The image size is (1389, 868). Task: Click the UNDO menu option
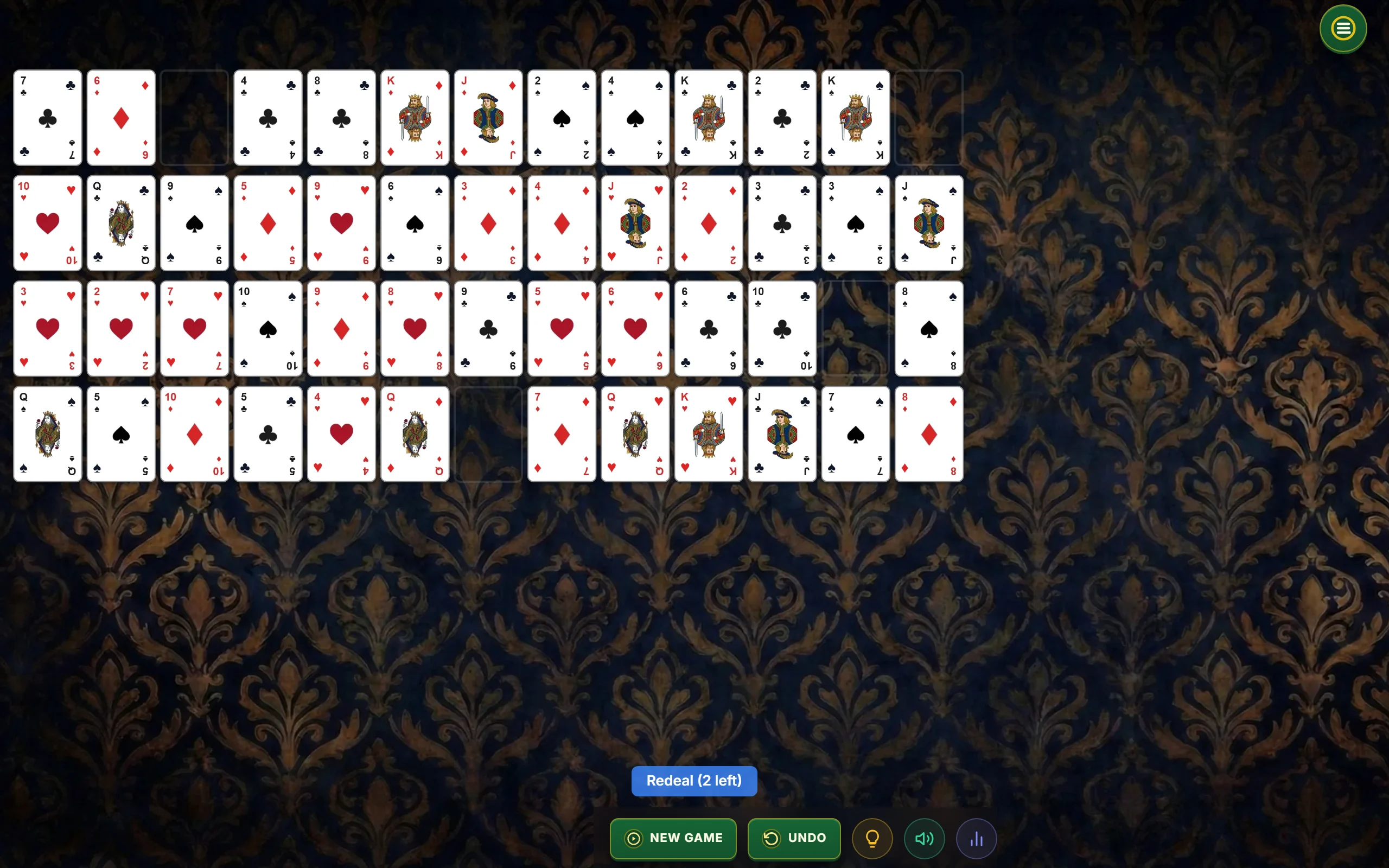tap(794, 838)
